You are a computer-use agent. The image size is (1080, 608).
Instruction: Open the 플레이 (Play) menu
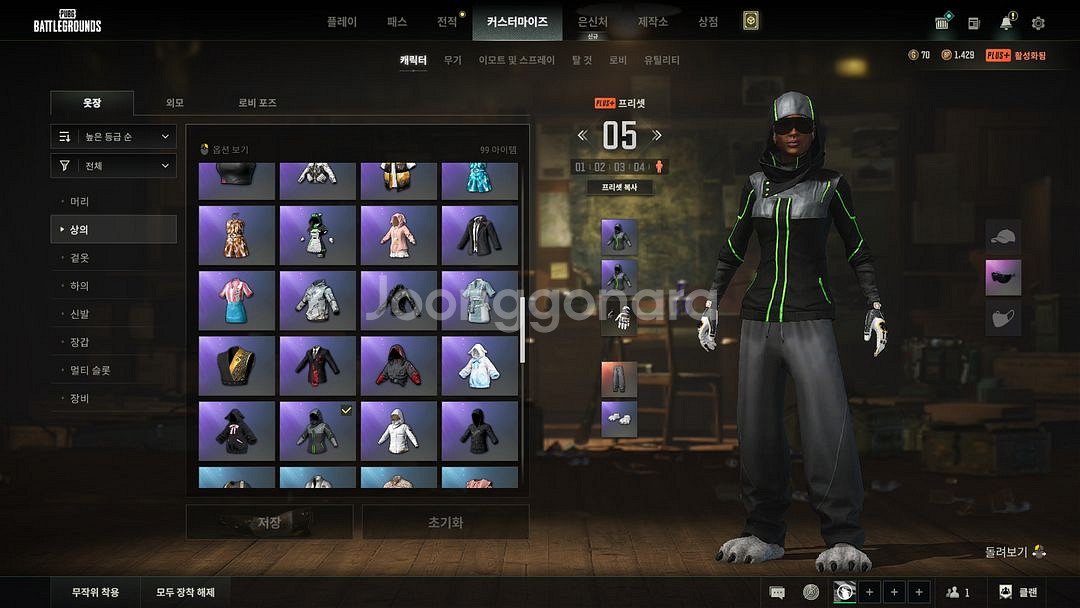341,21
